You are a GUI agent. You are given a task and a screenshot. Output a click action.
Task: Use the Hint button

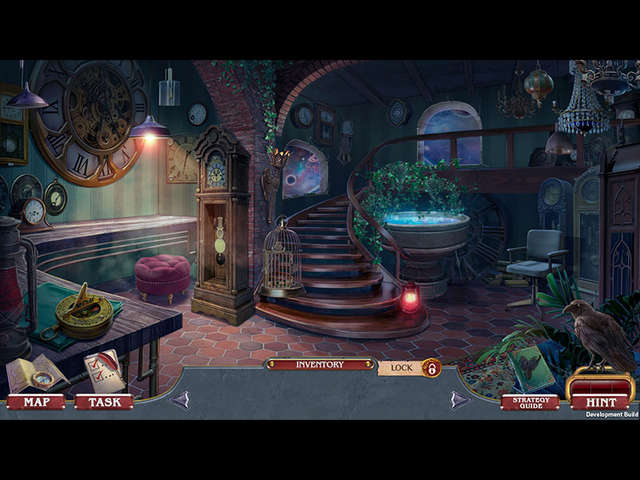[600, 401]
